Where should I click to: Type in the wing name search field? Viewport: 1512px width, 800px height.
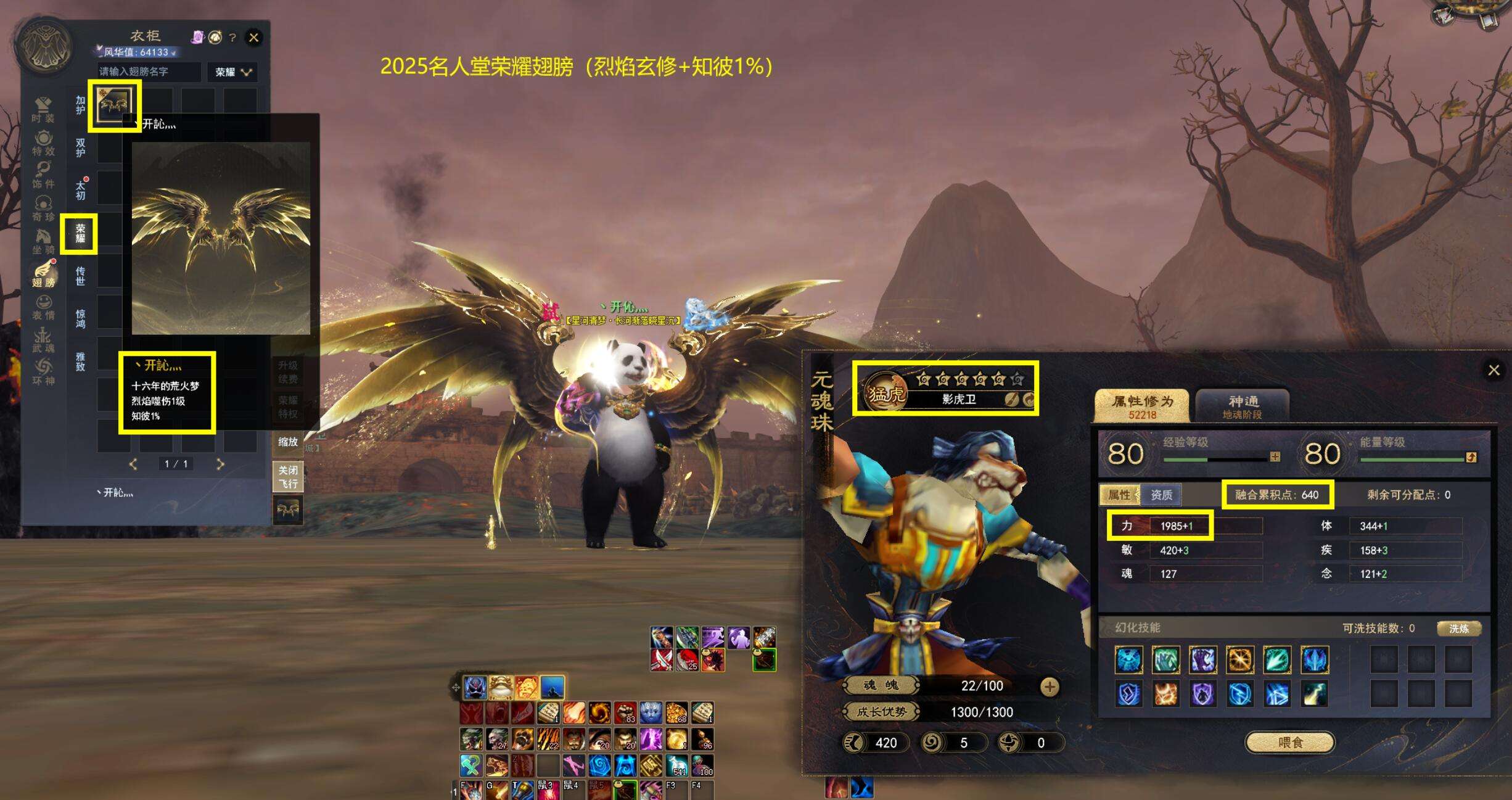pos(149,72)
